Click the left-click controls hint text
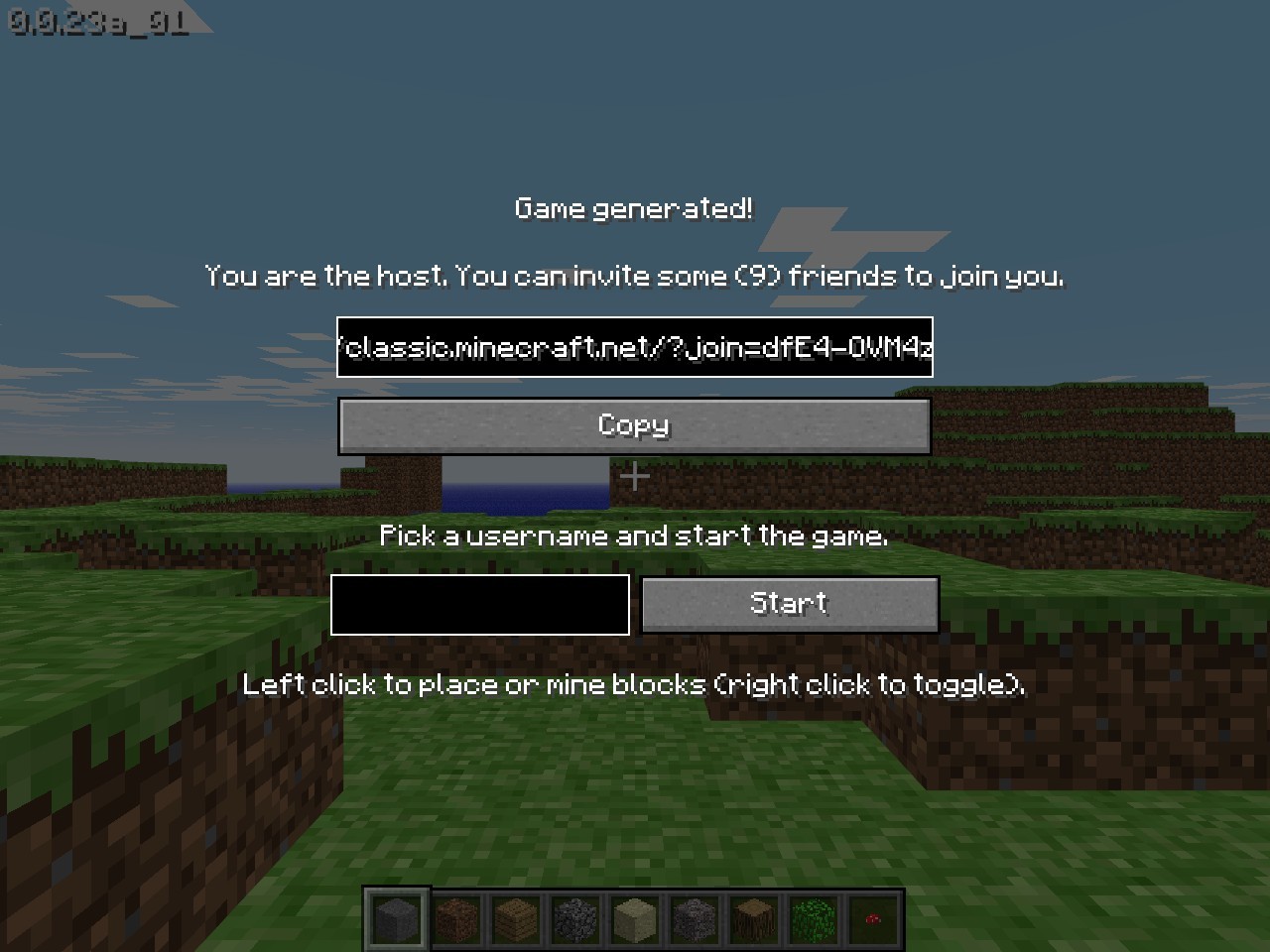1270x952 pixels. (x=634, y=684)
